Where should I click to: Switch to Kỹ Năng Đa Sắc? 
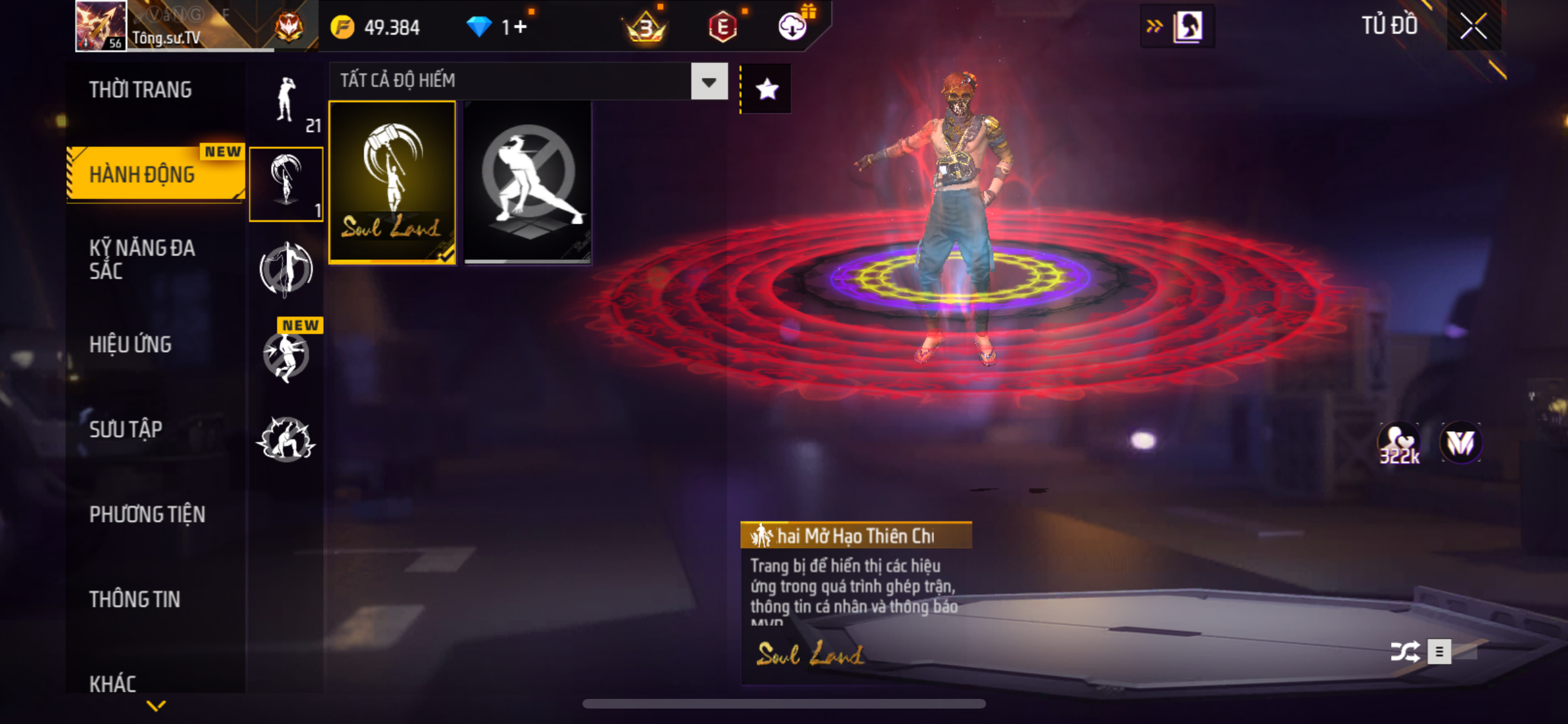pos(142,259)
